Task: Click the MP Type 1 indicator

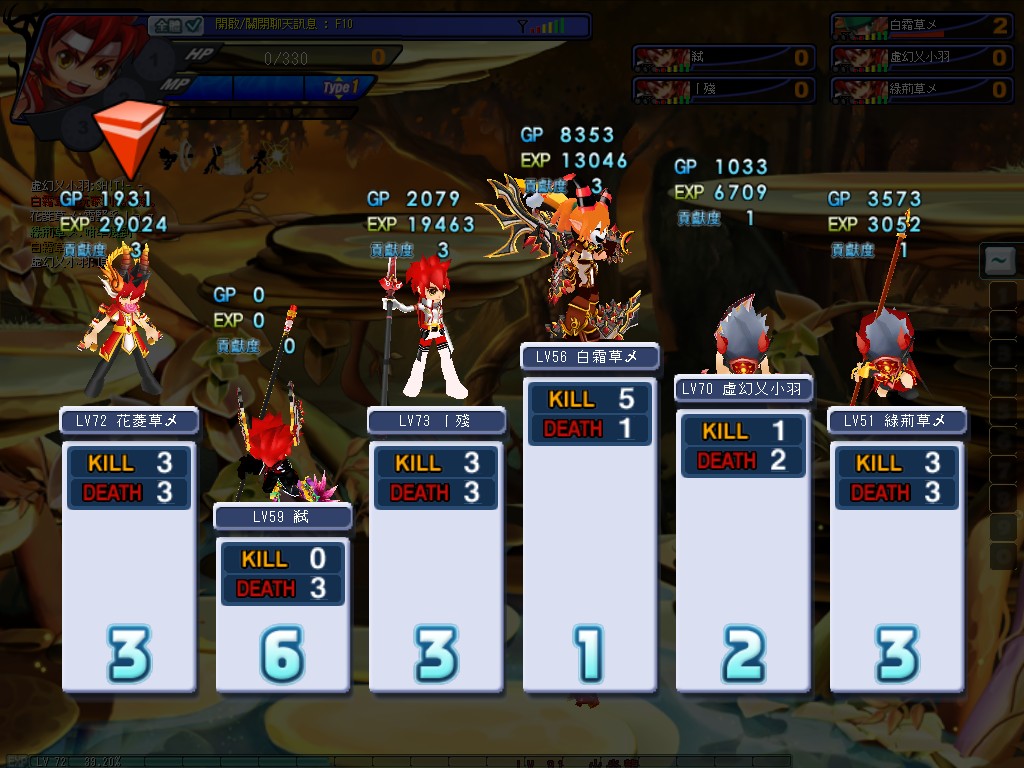Action: (x=340, y=88)
